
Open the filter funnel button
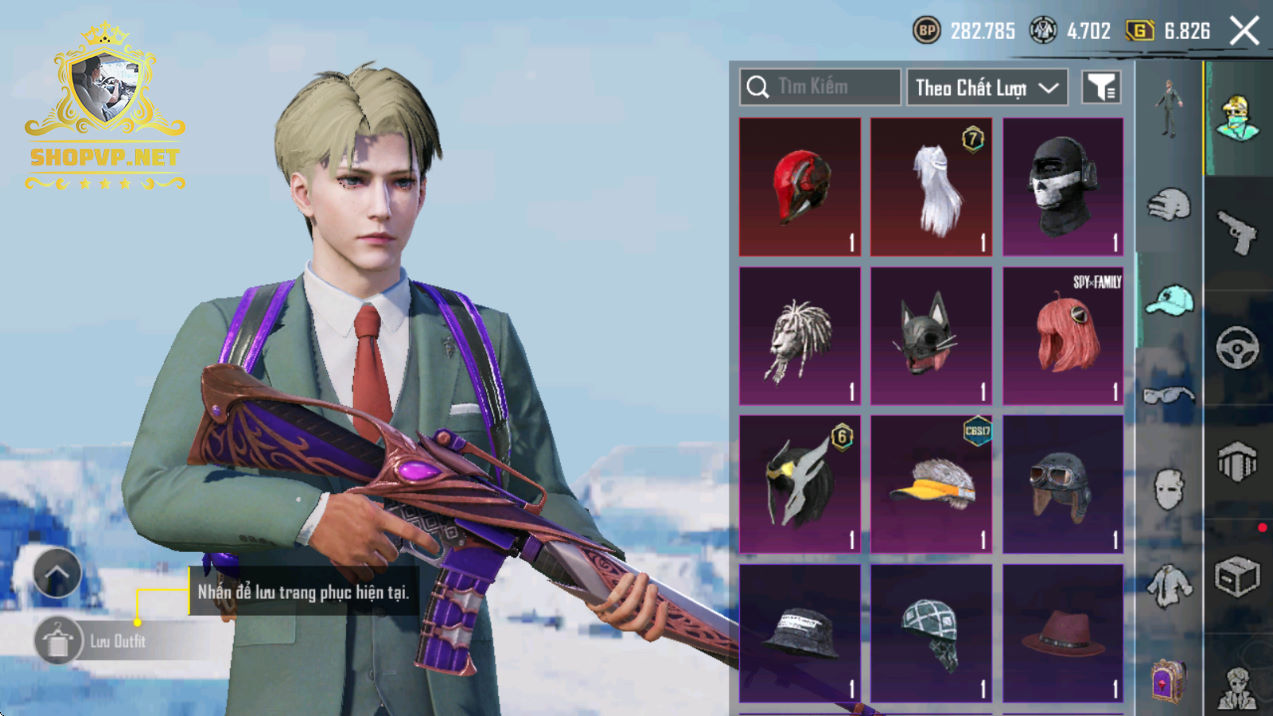tap(1101, 88)
